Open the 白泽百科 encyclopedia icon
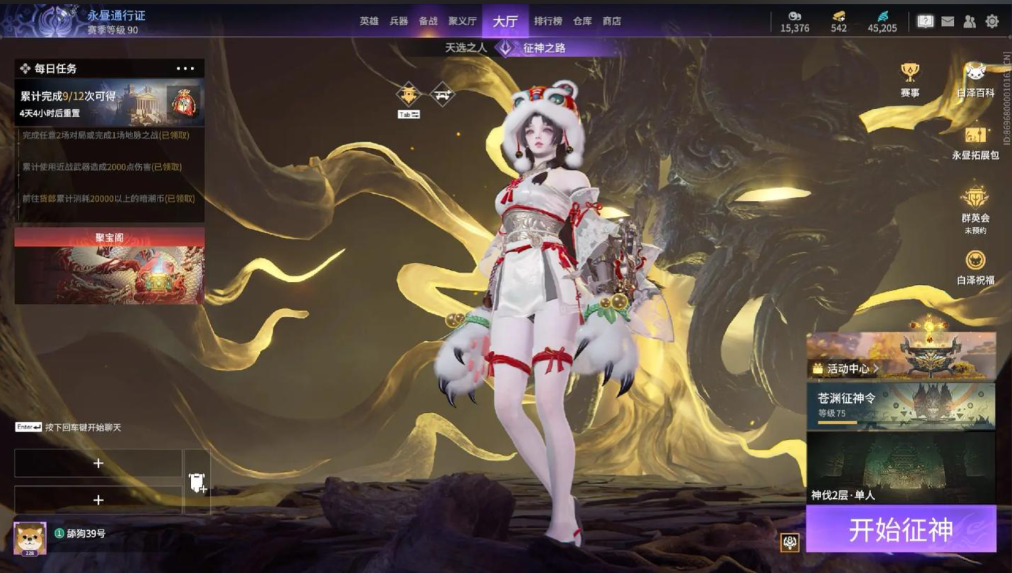This screenshot has width=1012, height=573. click(x=975, y=79)
